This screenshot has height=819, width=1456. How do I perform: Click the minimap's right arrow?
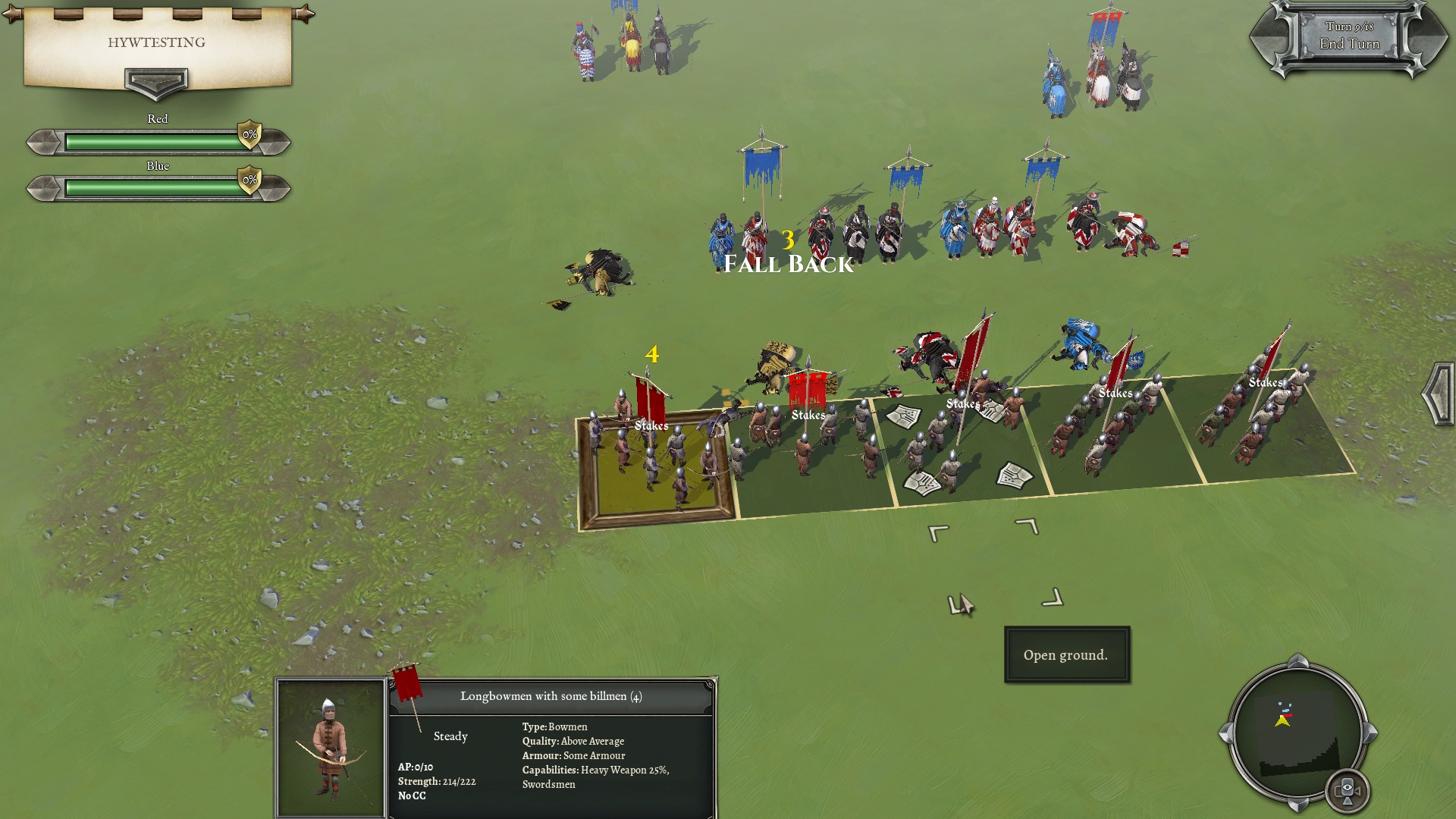point(1371,733)
